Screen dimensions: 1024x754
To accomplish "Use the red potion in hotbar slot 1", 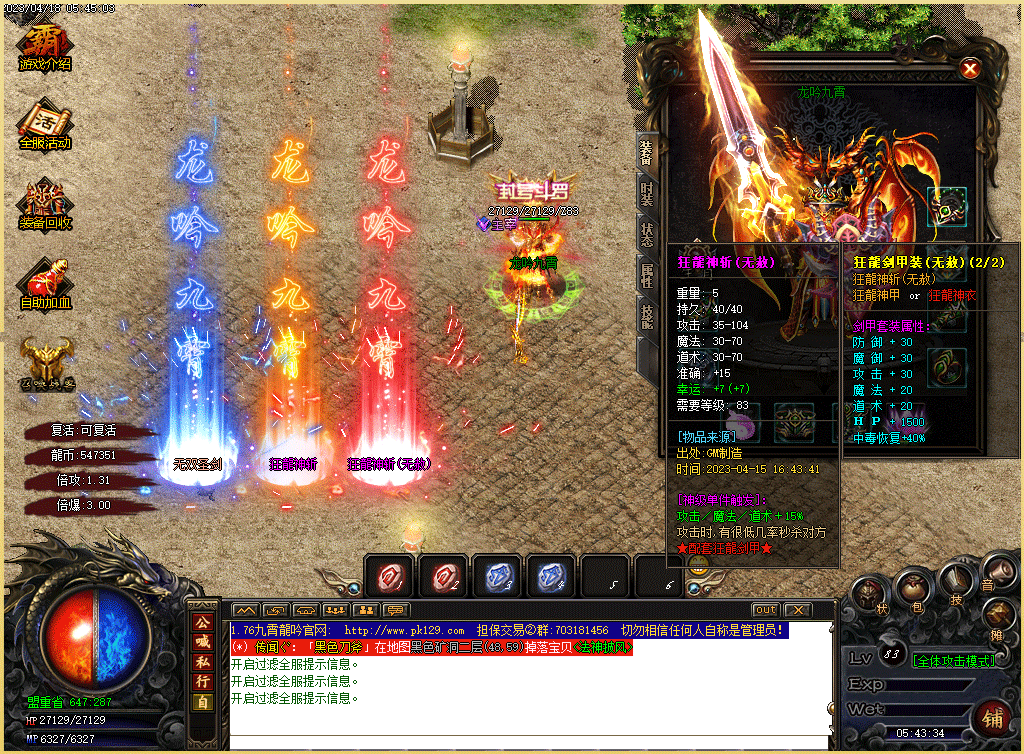I will coord(388,577).
